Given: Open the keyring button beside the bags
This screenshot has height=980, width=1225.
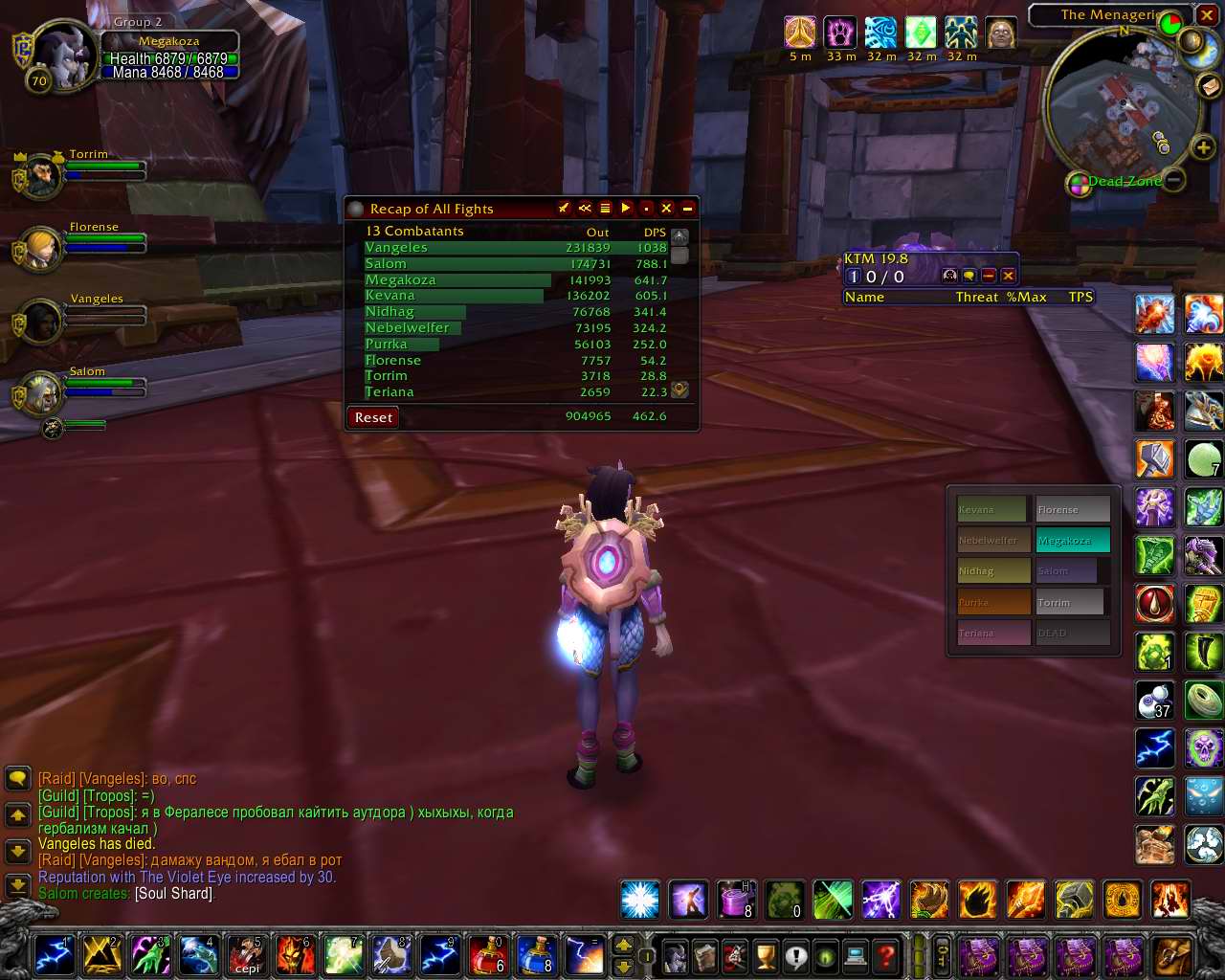Looking at the screenshot, I should point(943,956).
